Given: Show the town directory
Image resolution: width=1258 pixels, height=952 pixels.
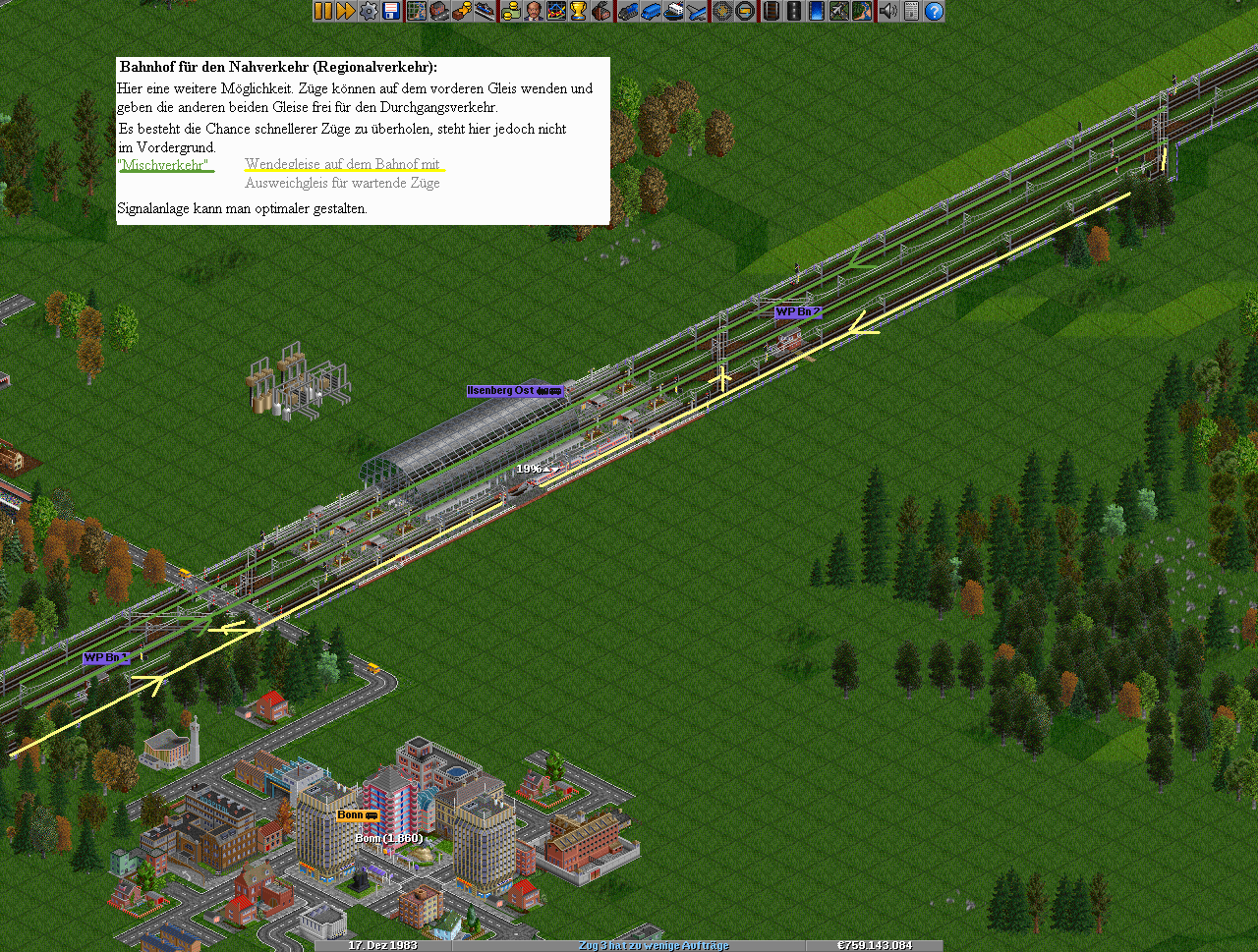Looking at the screenshot, I should pyautogui.click(x=438, y=11).
